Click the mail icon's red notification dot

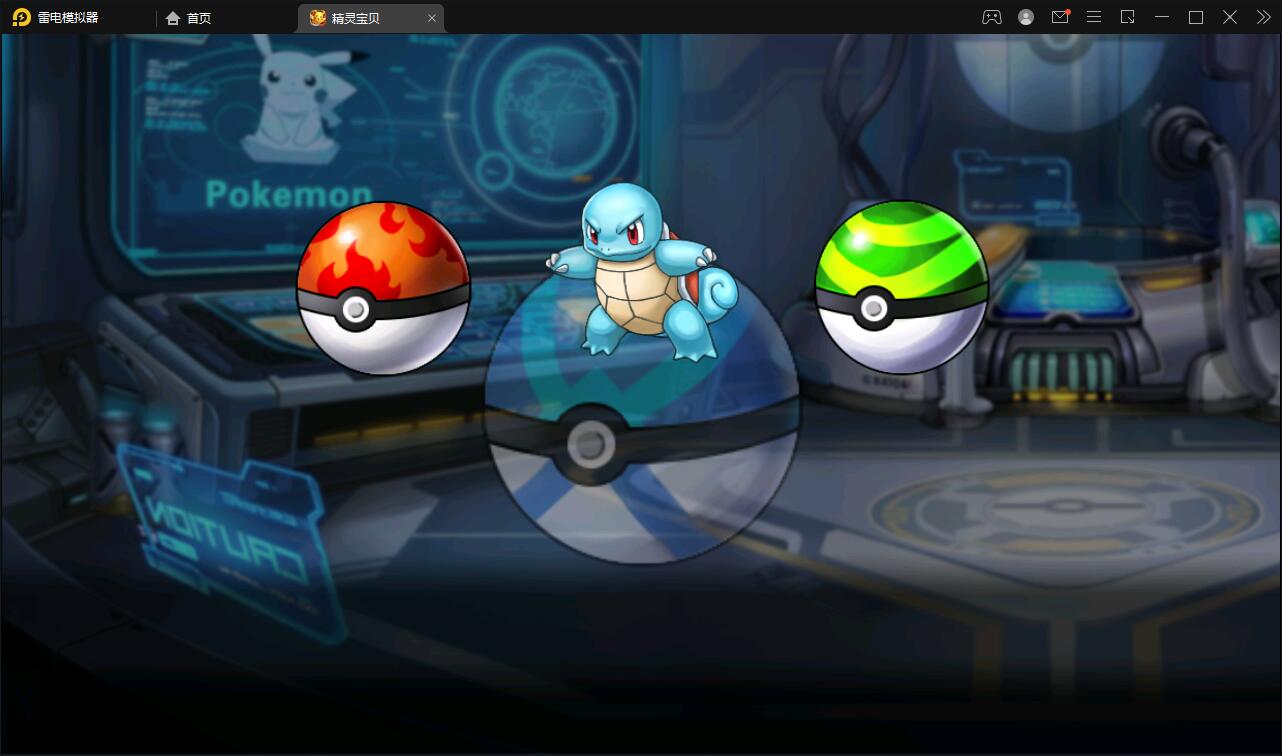(1069, 10)
